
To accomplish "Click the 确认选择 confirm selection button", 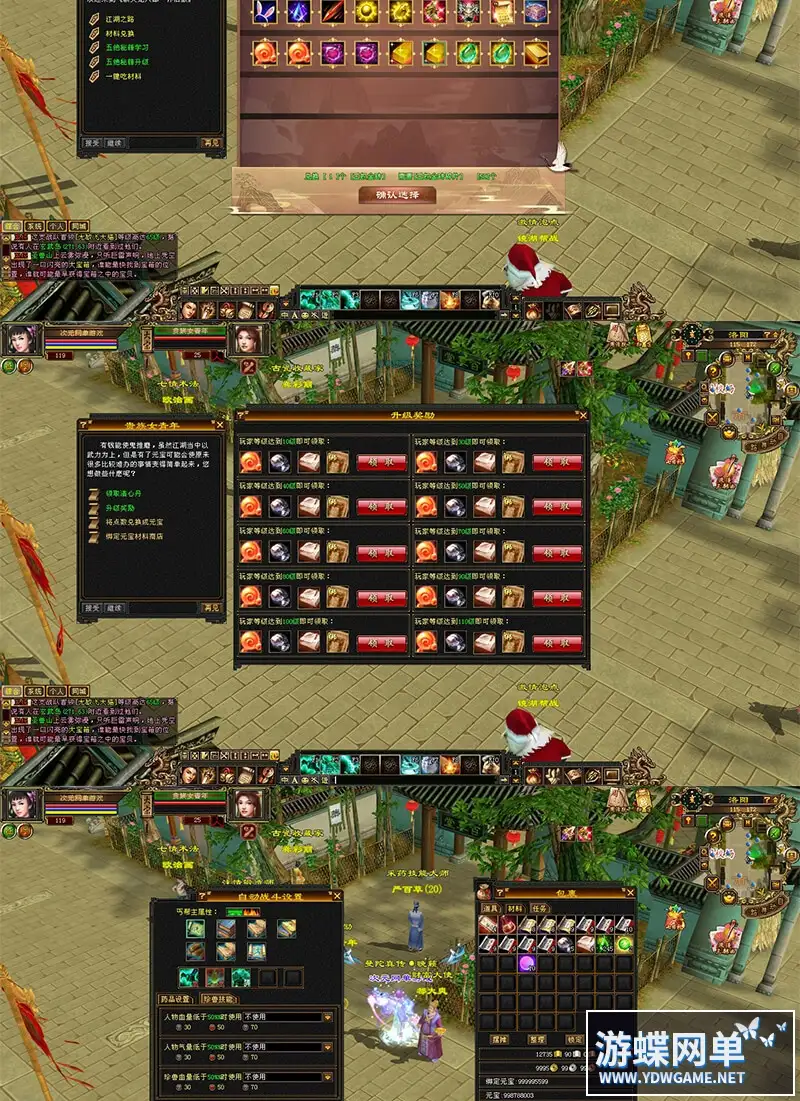I will [x=396, y=195].
